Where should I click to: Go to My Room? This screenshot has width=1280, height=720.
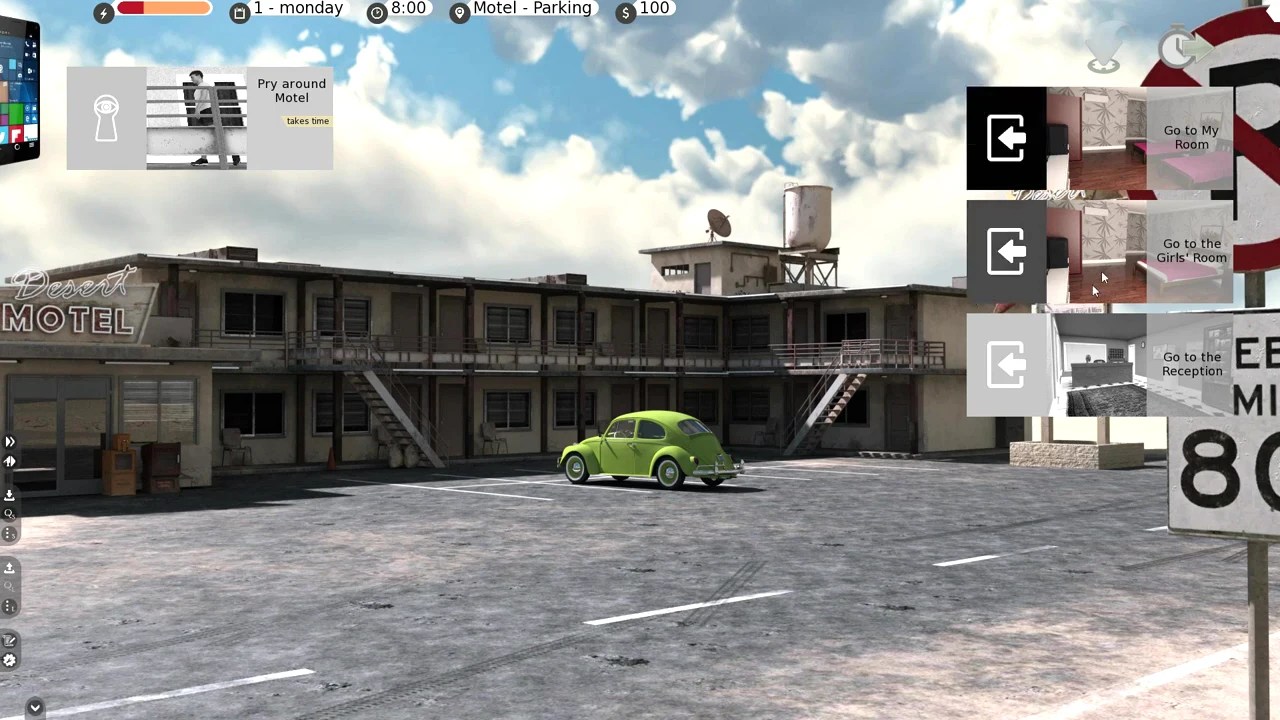pos(1099,138)
